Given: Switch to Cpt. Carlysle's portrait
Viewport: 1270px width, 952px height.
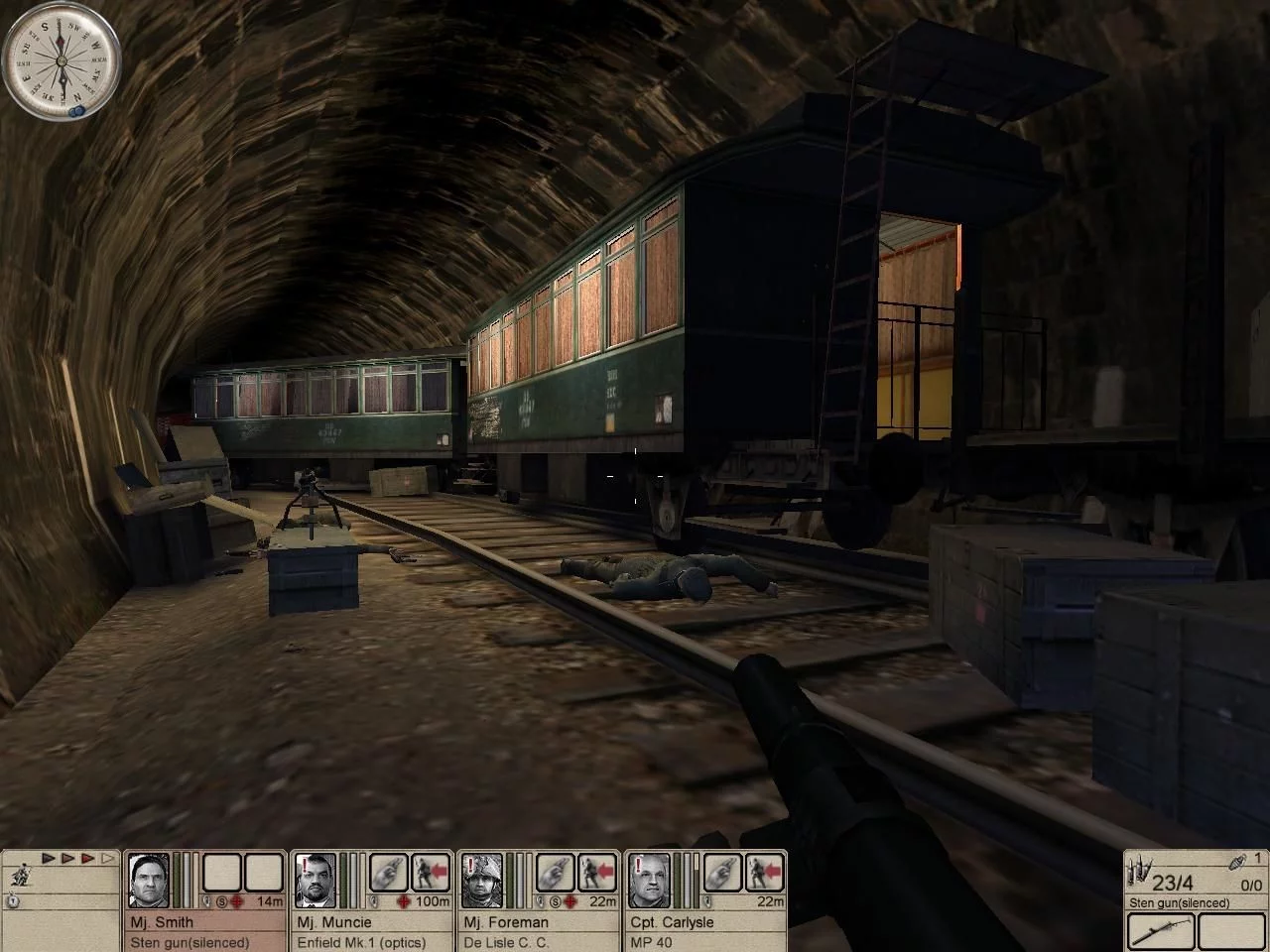Looking at the screenshot, I should (650, 880).
